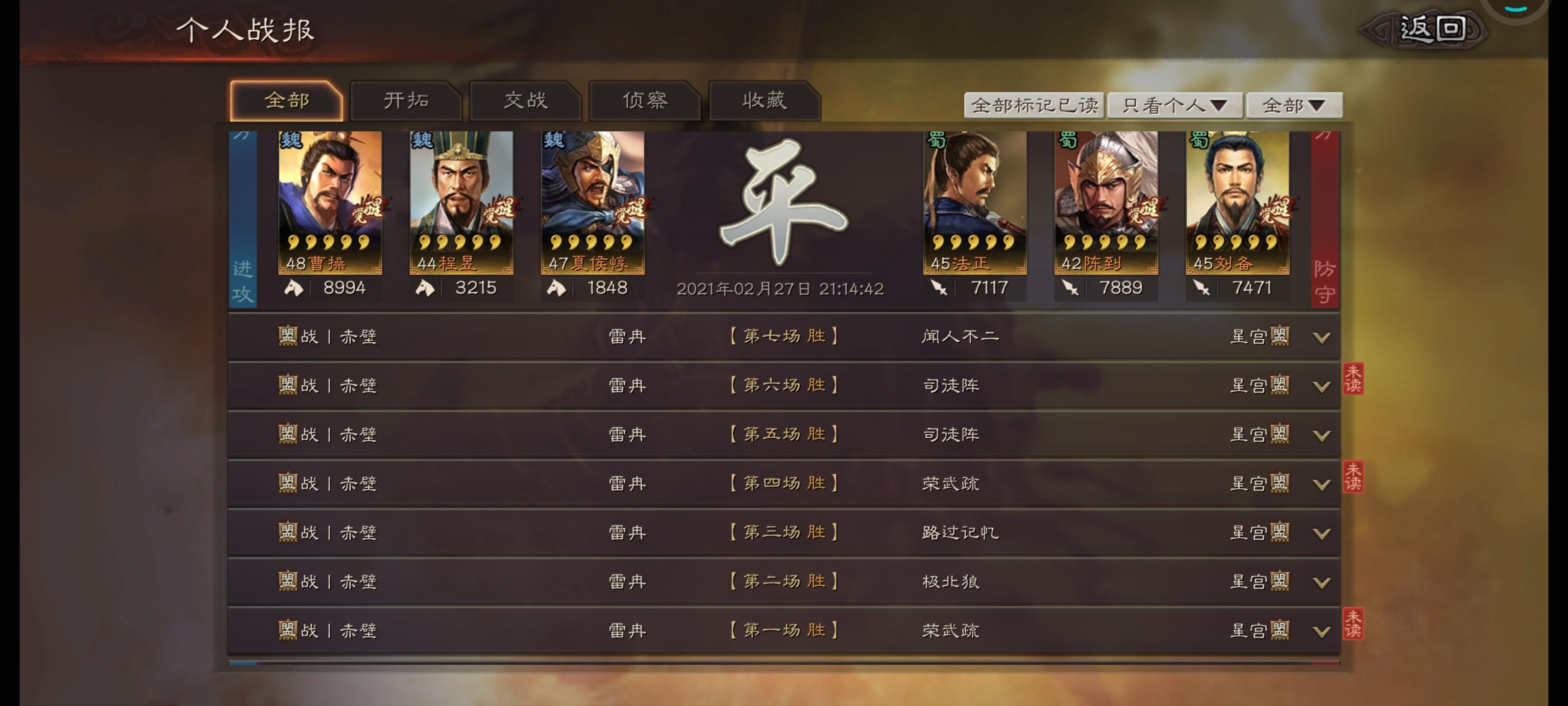This screenshot has width=1568, height=706.
Task: Mark all reports read via 全部标记已读
Action: point(1034,104)
